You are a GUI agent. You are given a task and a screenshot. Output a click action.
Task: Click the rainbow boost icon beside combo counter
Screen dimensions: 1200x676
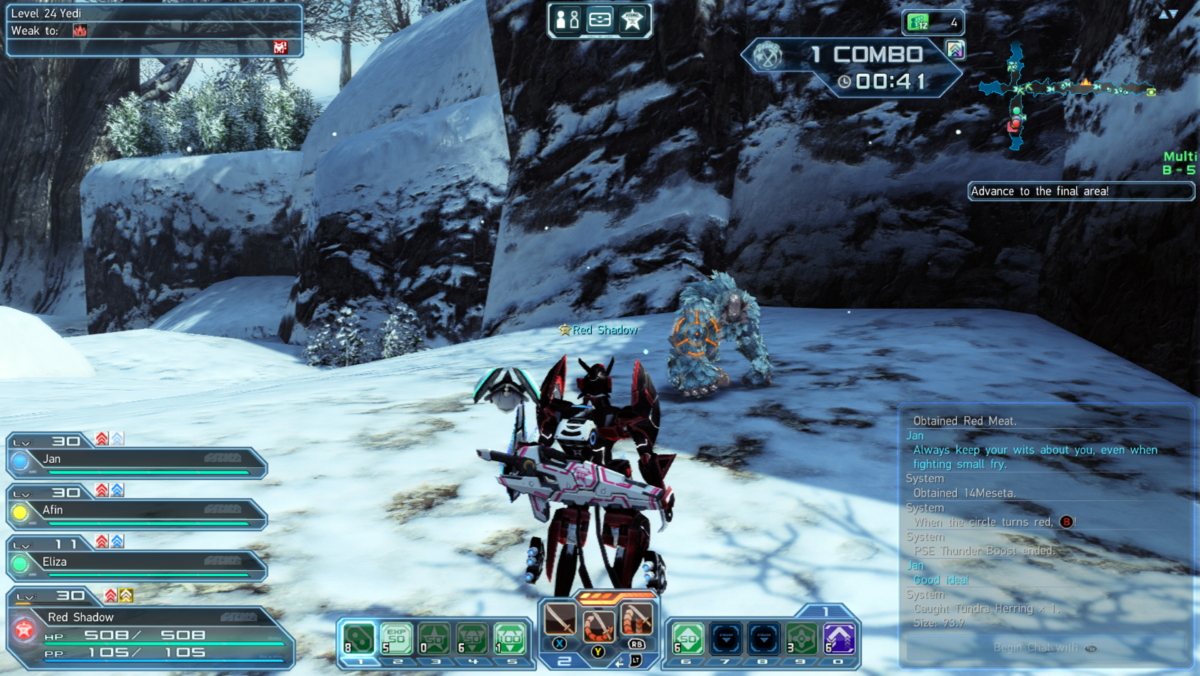[955, 50]
